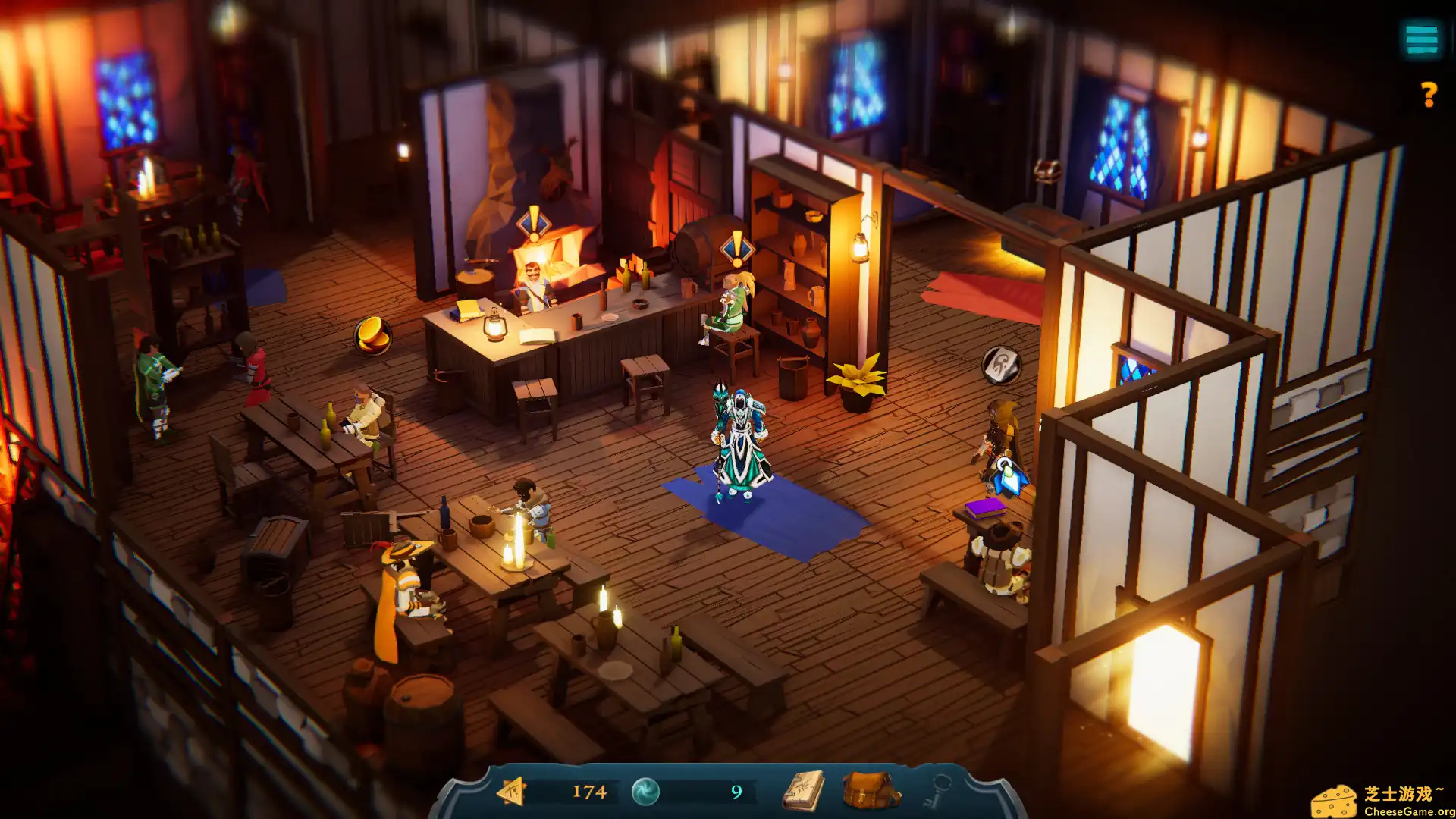Select the exclamation marker above the green-clad NPC
The height and width of the screenshot is (819, 1456).
[736, 248]
